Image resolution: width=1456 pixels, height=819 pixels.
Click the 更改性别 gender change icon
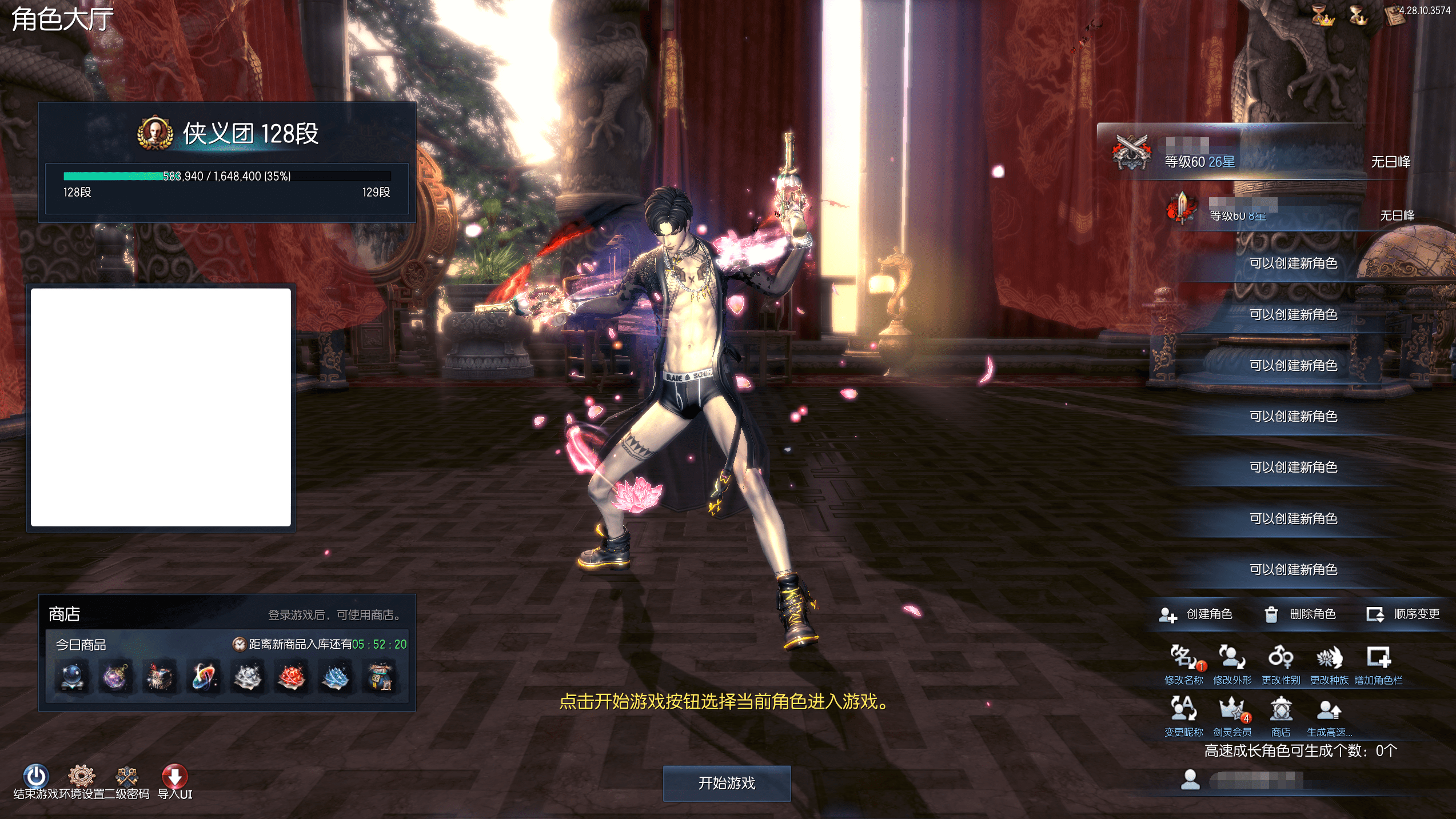tap(1281, 658)
